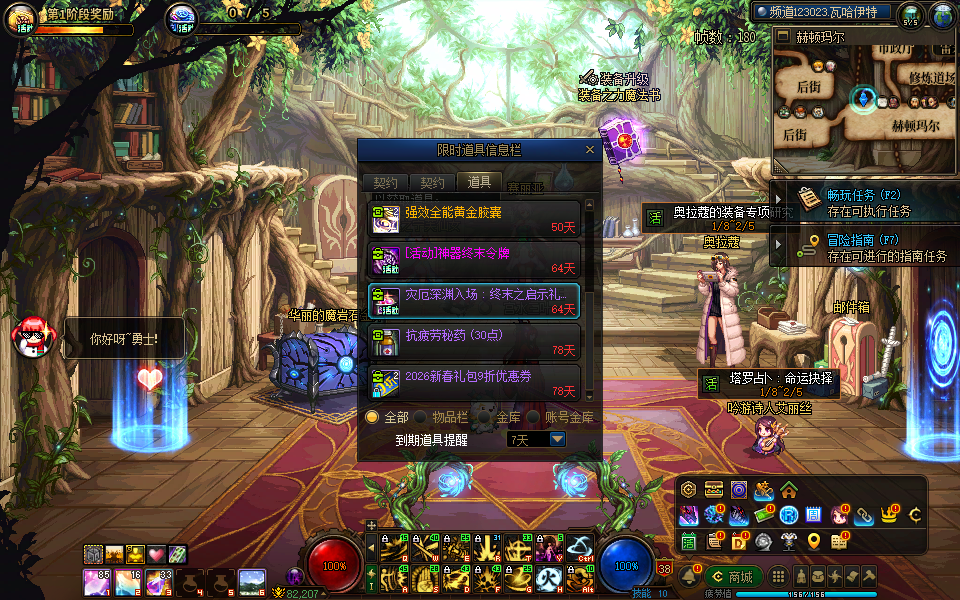Open the 商城 shop button
Image resolution: width=960 pixels, height=600 pixels.
point(732,576)
